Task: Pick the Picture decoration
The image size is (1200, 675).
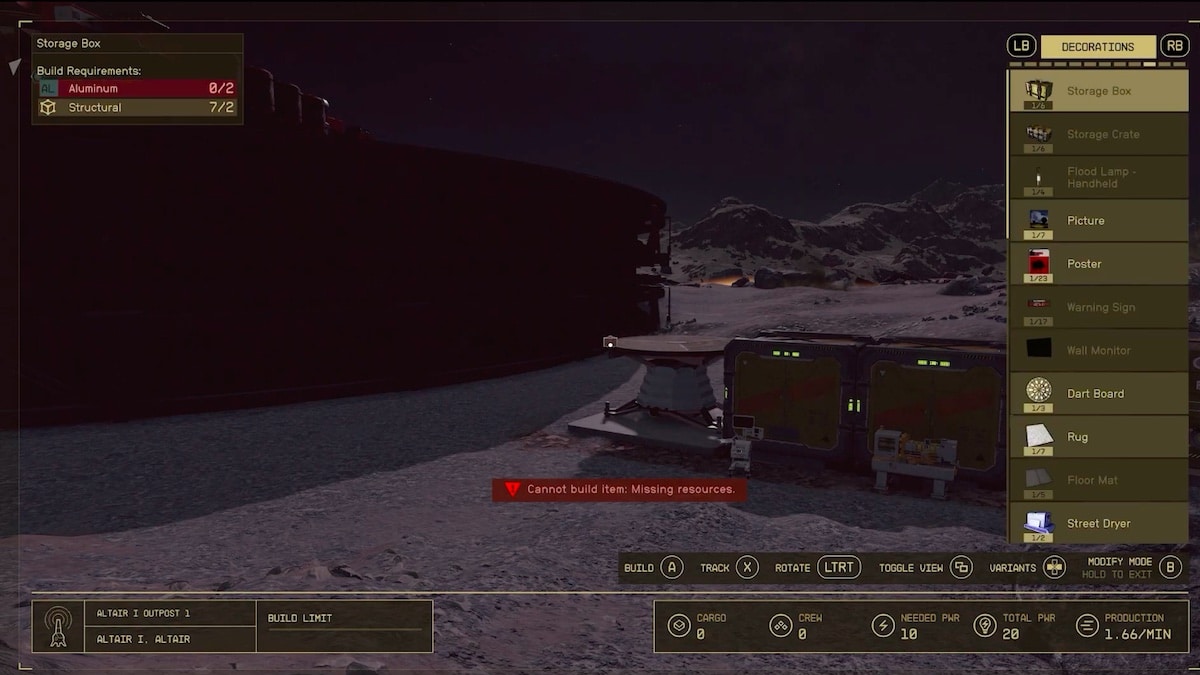Action: 1098,220
